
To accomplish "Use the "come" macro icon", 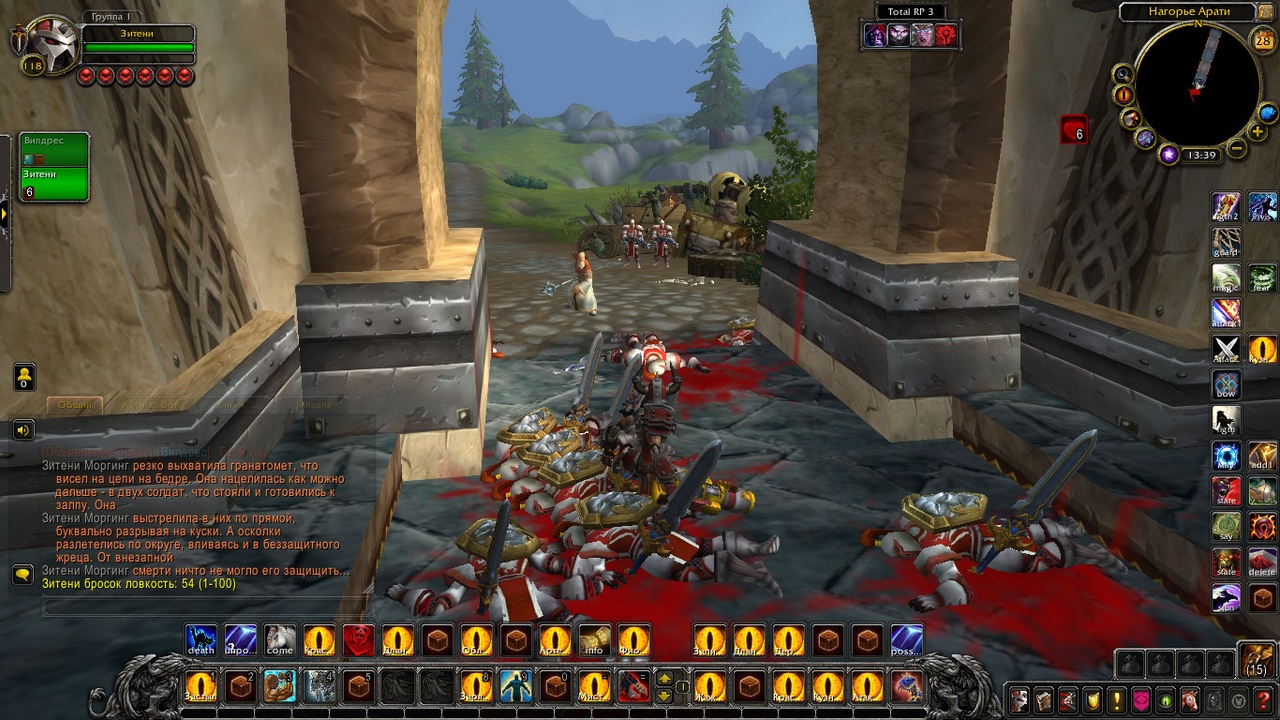I will (x=280, y=640).
